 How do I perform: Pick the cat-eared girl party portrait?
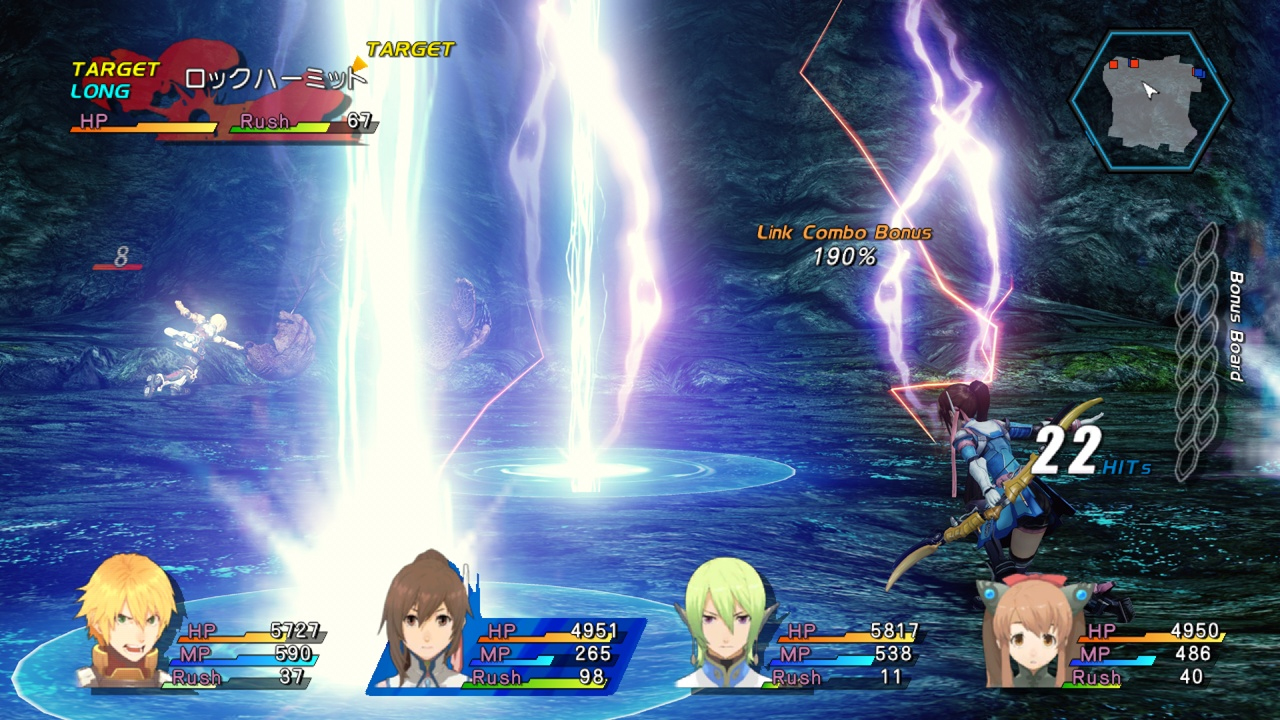1026,632
